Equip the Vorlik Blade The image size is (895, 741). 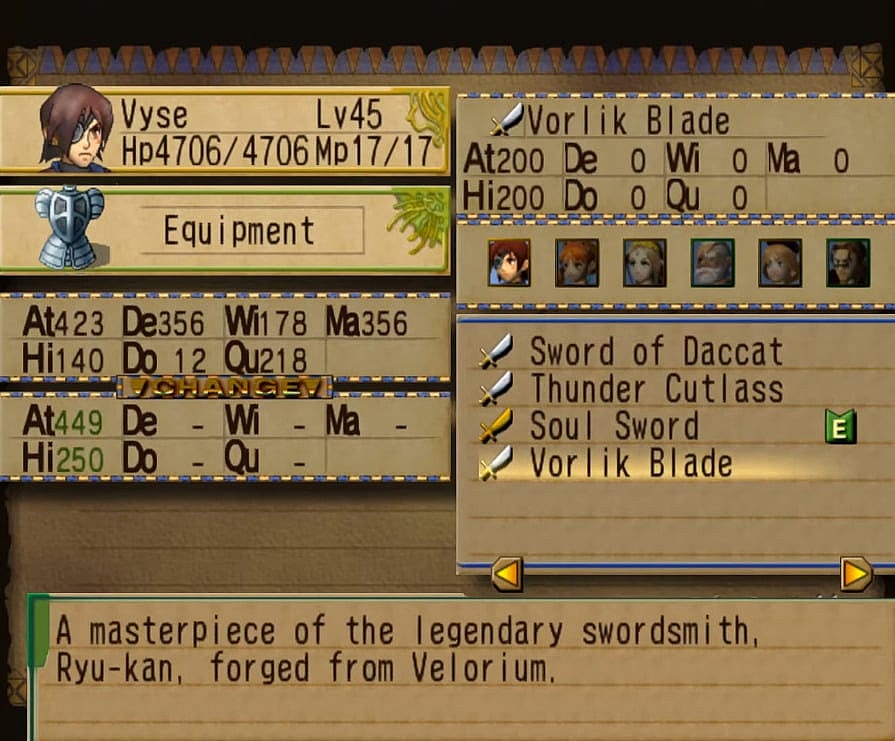point(630,464)
